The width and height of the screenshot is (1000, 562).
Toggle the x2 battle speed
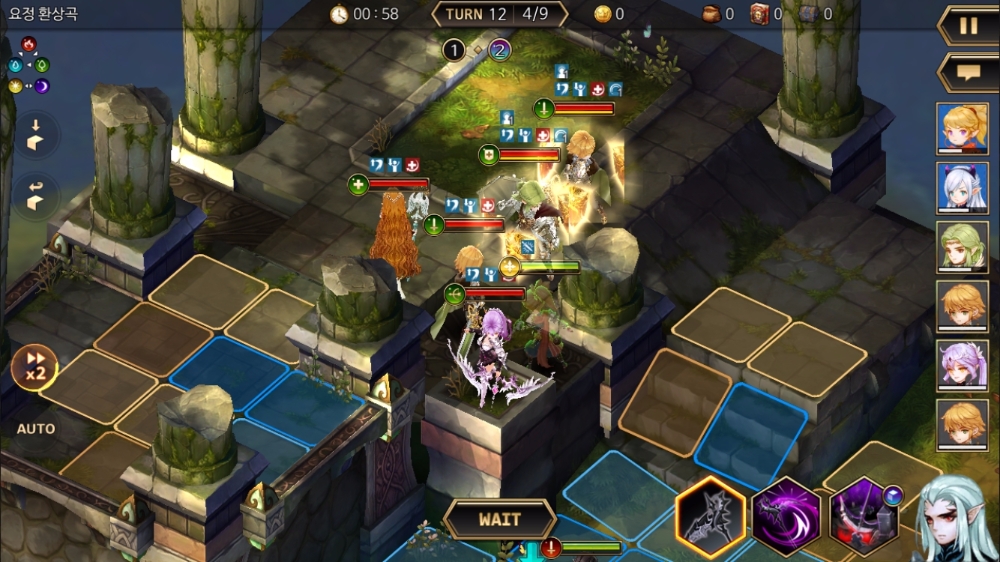point(34,368)
